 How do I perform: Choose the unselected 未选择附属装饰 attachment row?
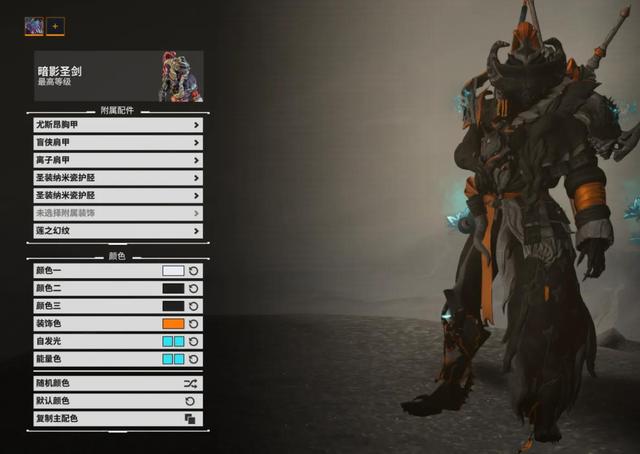(x=117, y=213)
